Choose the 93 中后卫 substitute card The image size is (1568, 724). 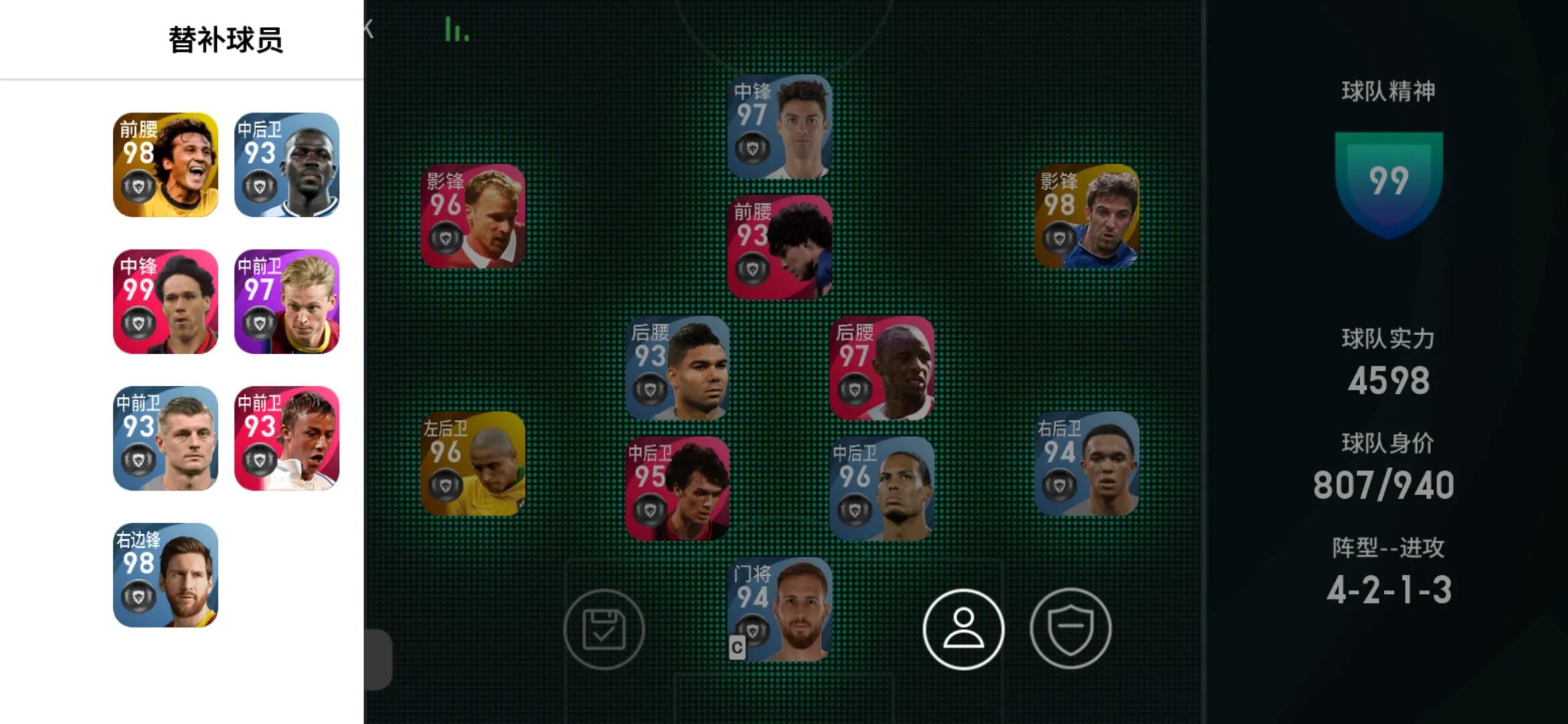[287, 165]
